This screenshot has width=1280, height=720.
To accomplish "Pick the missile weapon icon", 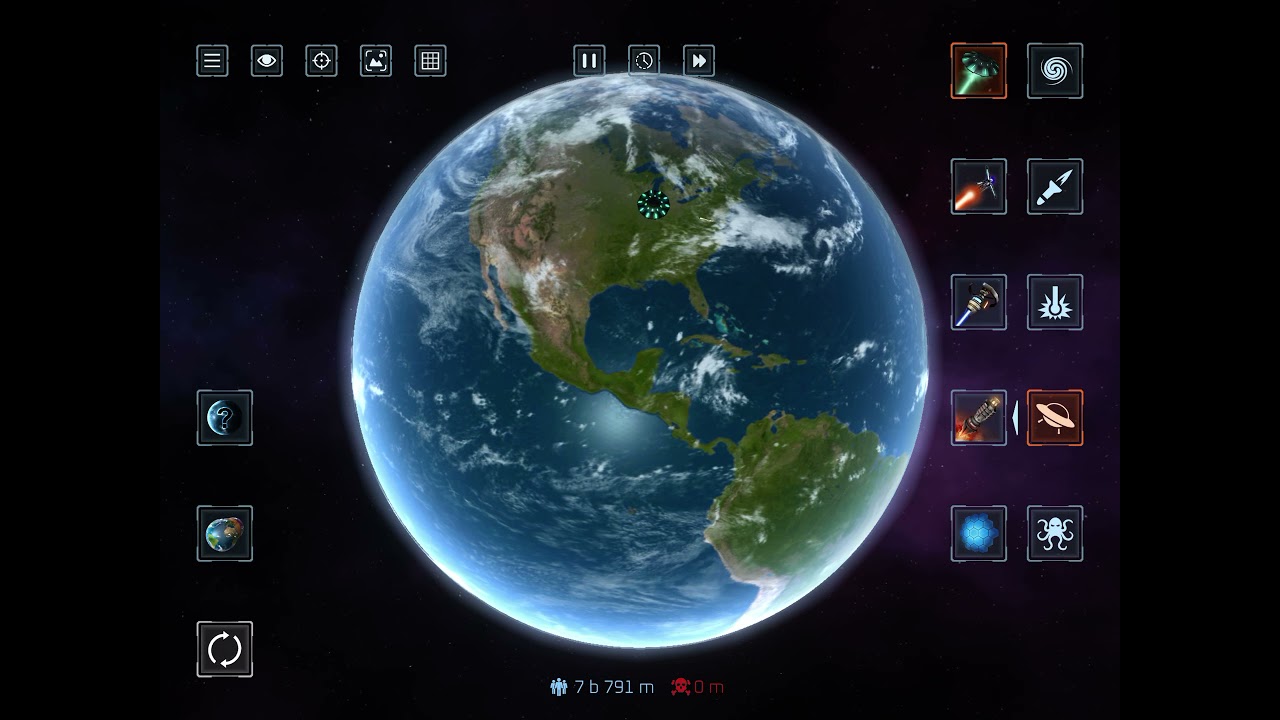I will pos(1055,187).
